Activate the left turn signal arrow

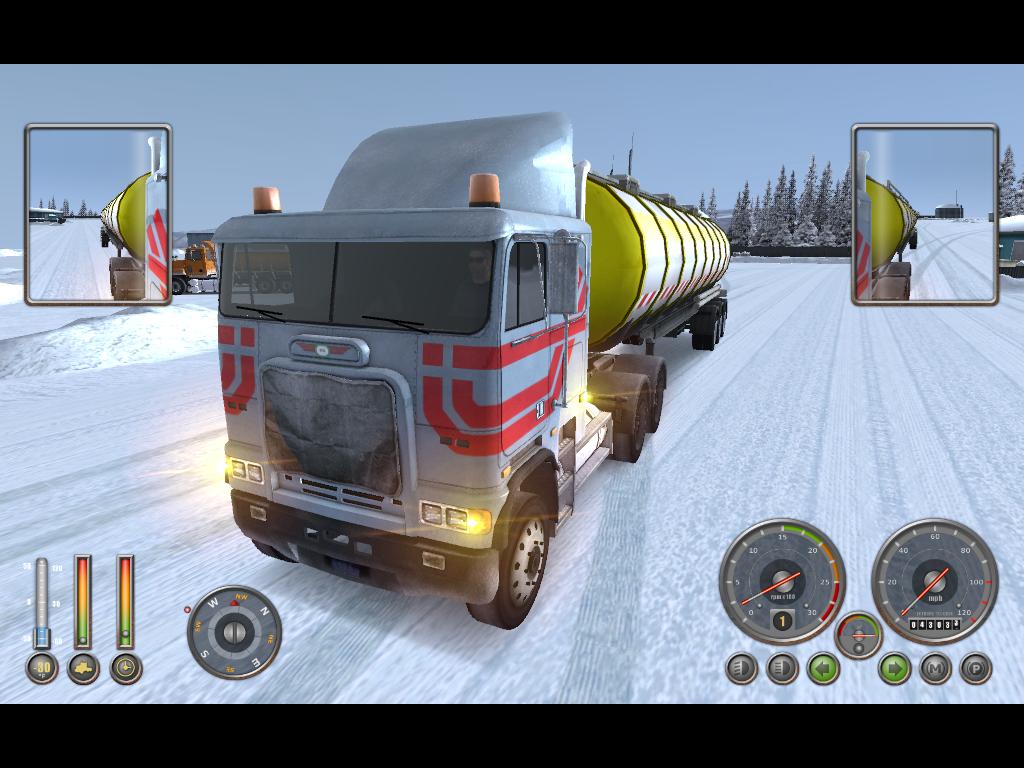point(823,668)
